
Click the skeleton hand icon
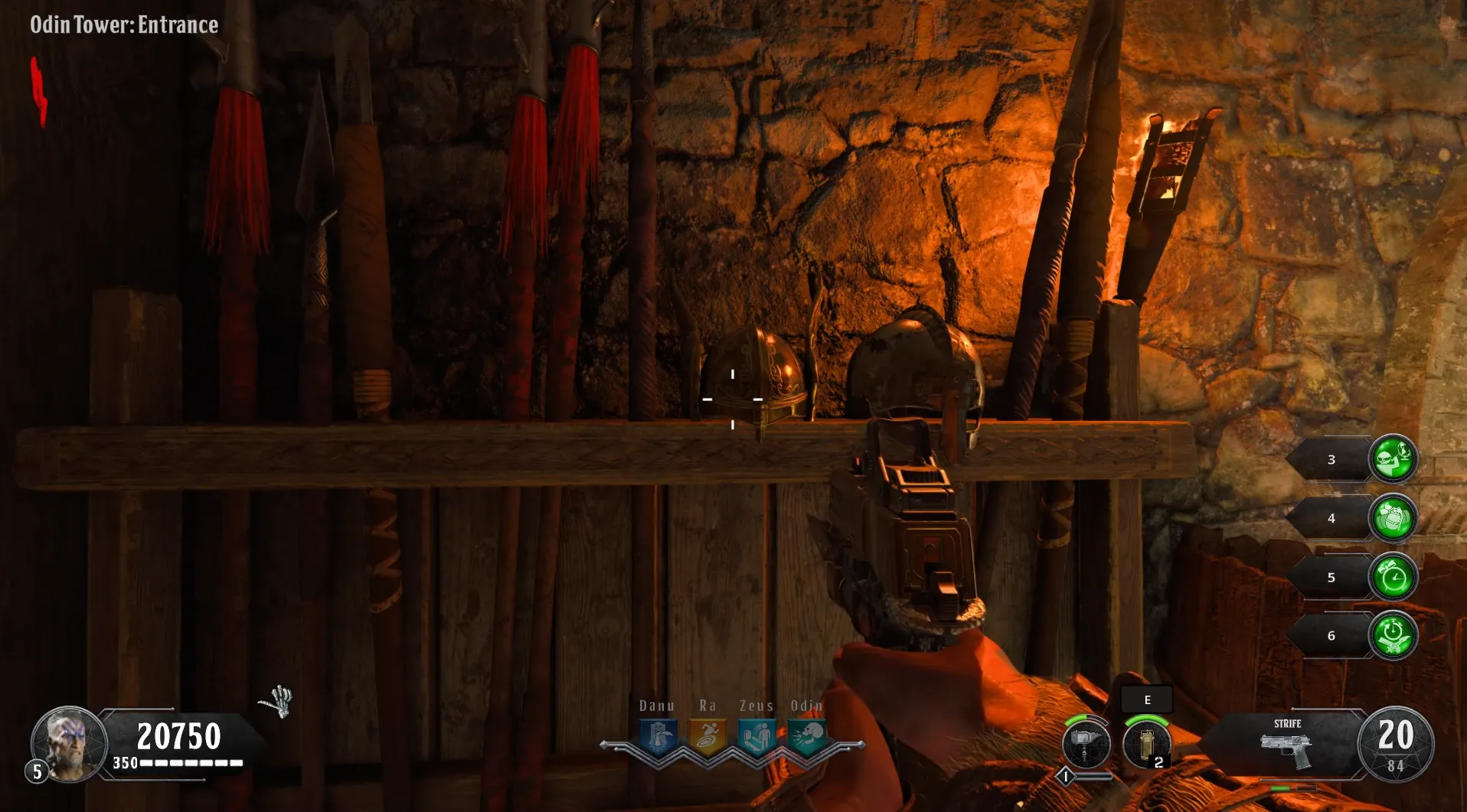(278, 701)
